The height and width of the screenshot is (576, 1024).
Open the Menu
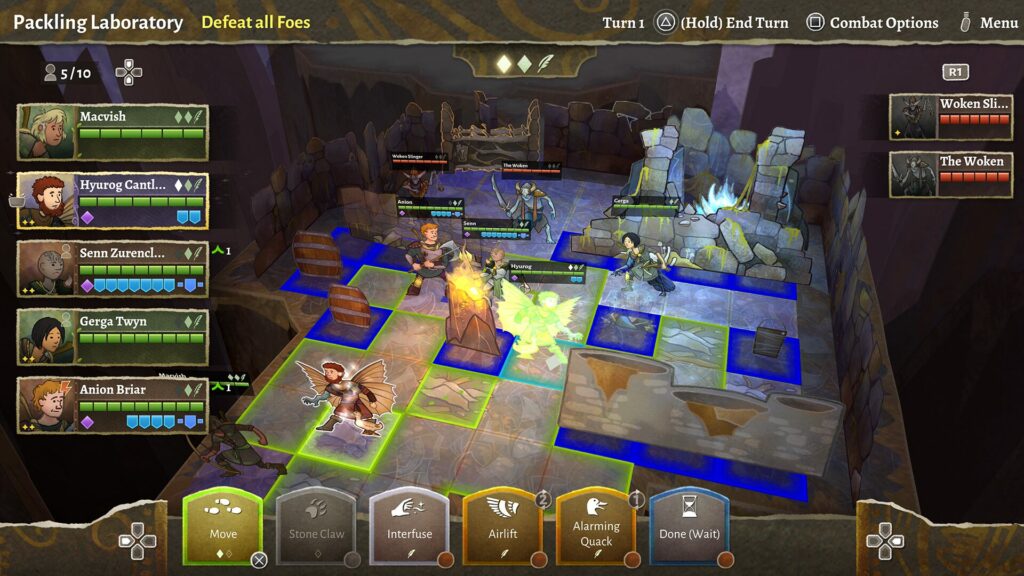988,22
